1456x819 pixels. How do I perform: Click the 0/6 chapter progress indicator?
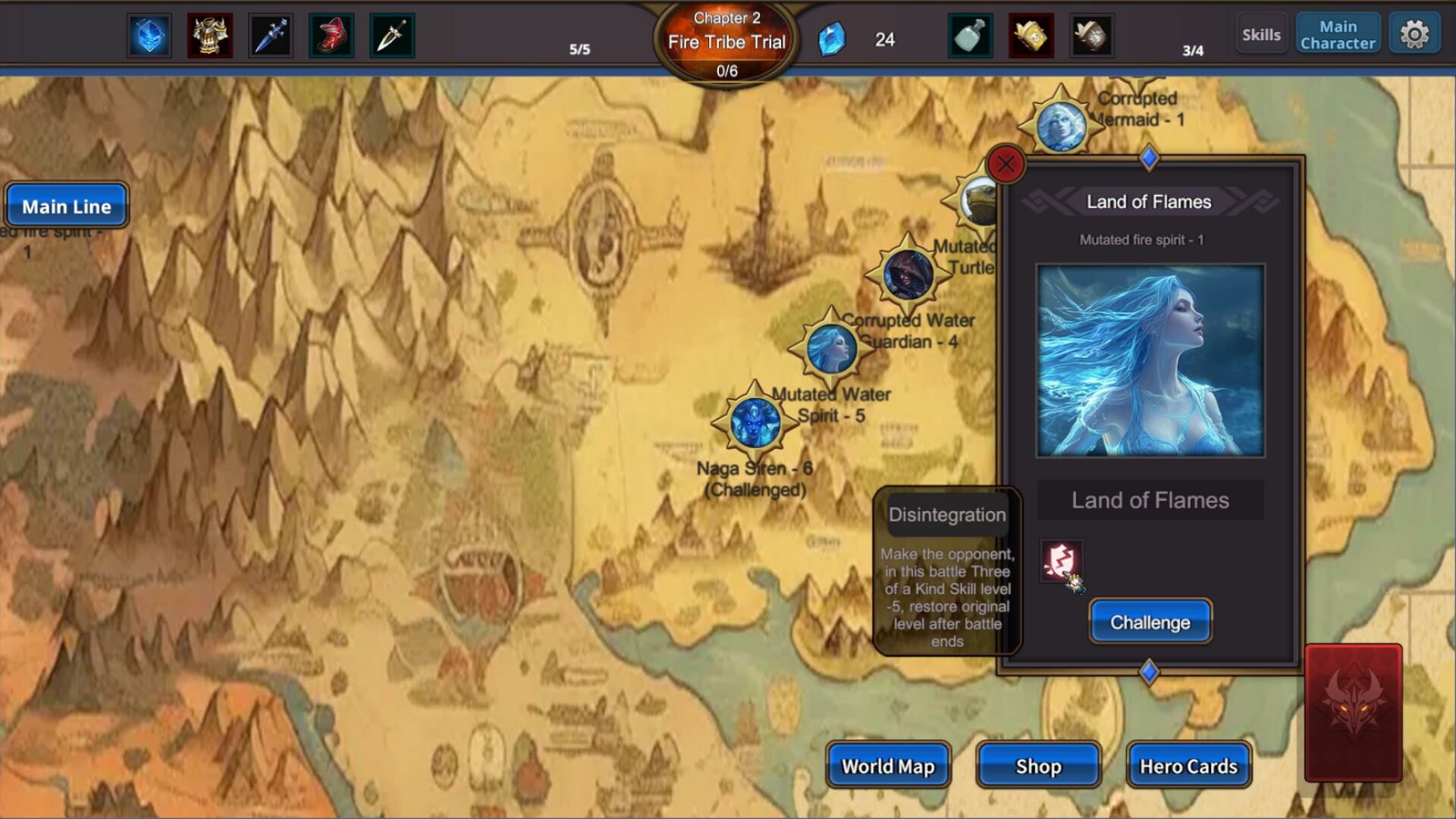pyautogui.click(x=726, y=72)
